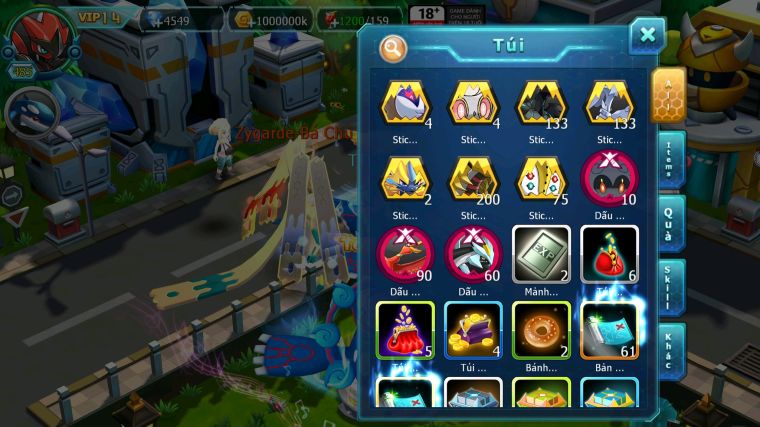Open the Skill tab
Image resolution: width=760 pixels, height=427 pixels.
coord(669,287)
